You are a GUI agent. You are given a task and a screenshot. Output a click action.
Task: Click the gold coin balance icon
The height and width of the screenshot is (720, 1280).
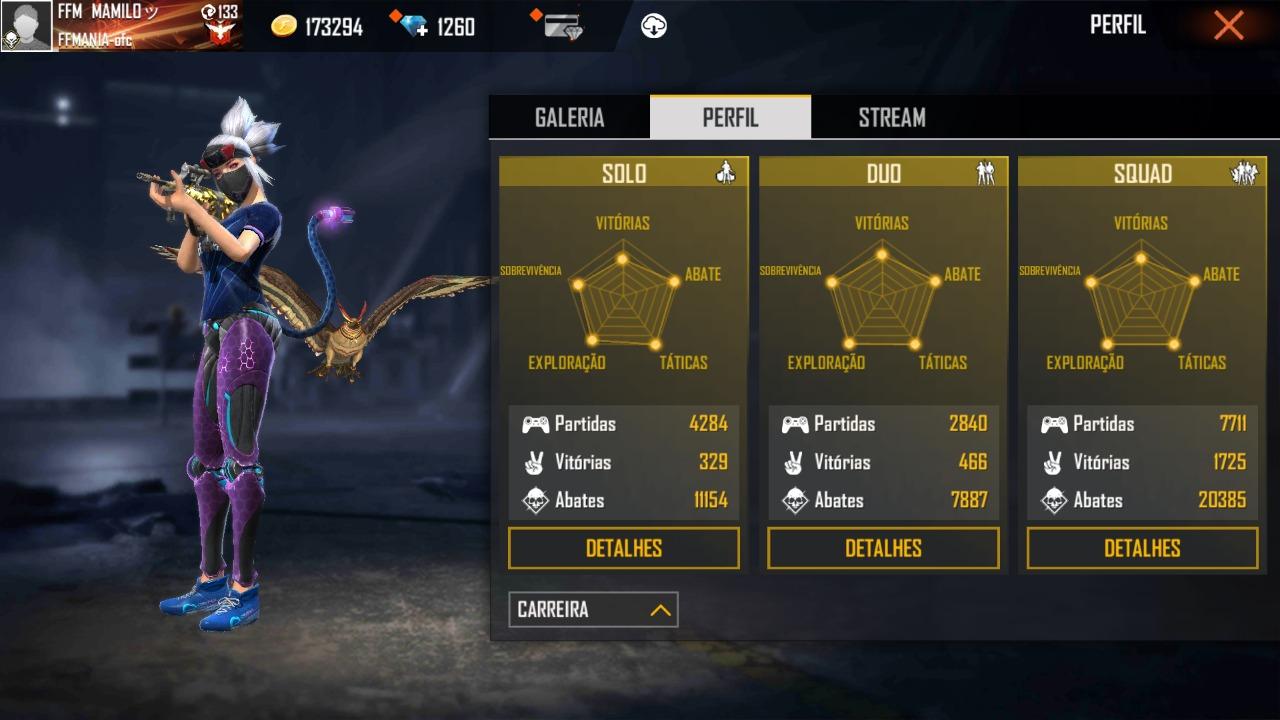pyautogui.click(x=284, y=27)
